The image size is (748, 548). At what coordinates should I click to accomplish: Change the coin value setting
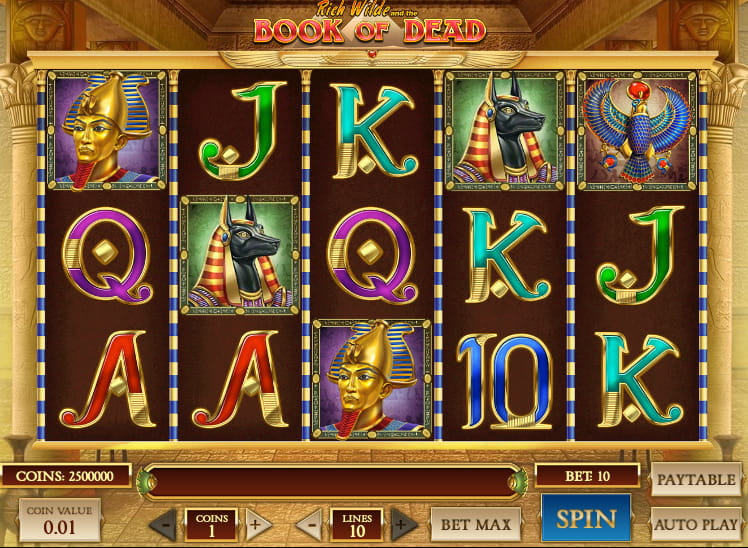coord(59,521)
